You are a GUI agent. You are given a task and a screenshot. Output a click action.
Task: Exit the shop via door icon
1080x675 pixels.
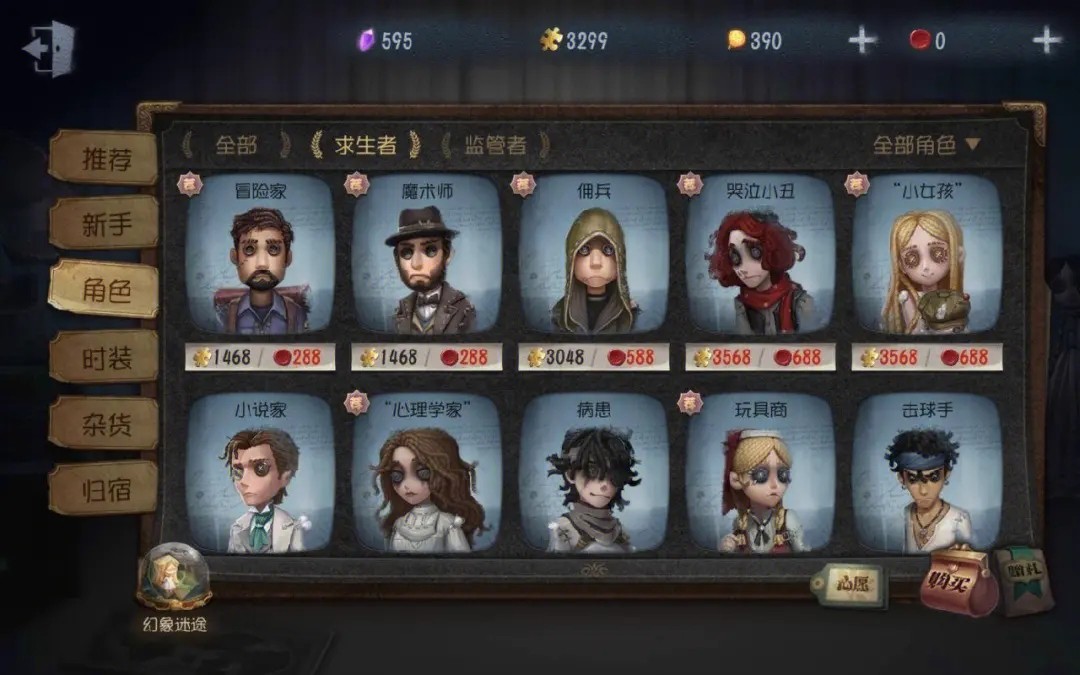coord(48,48)
